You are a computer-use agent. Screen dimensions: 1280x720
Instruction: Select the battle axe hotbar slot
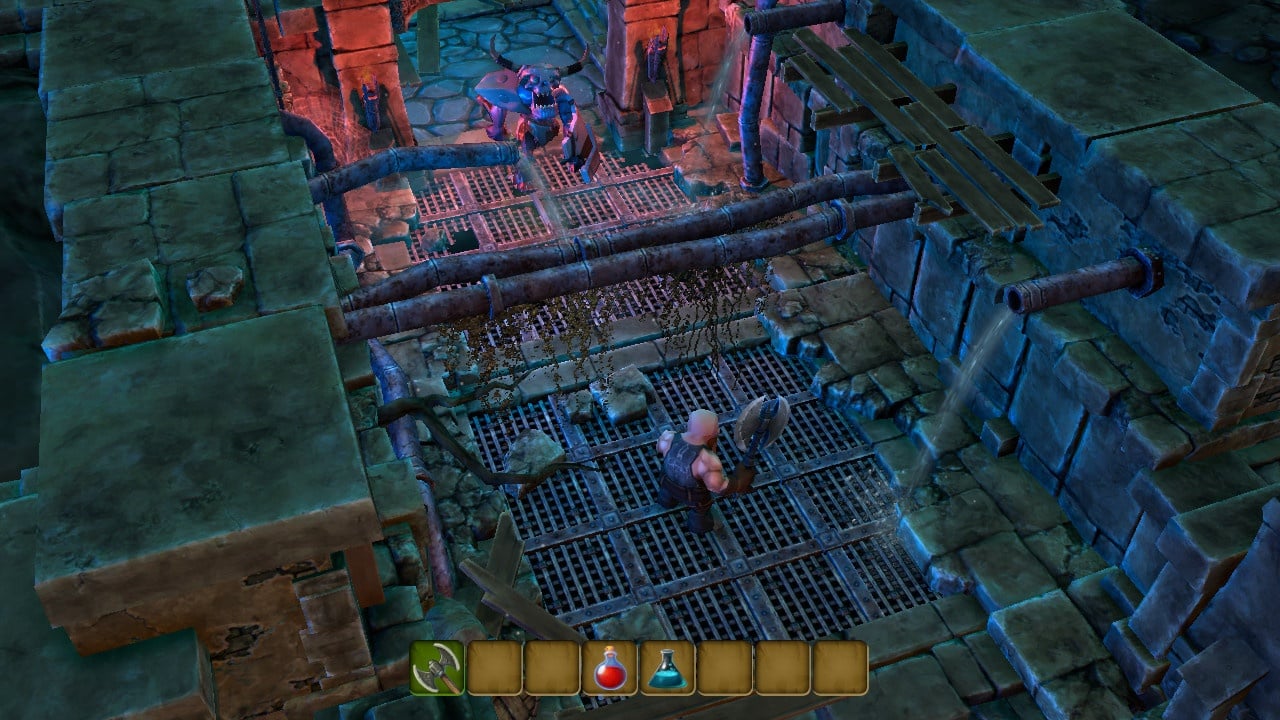pos(437,668)
